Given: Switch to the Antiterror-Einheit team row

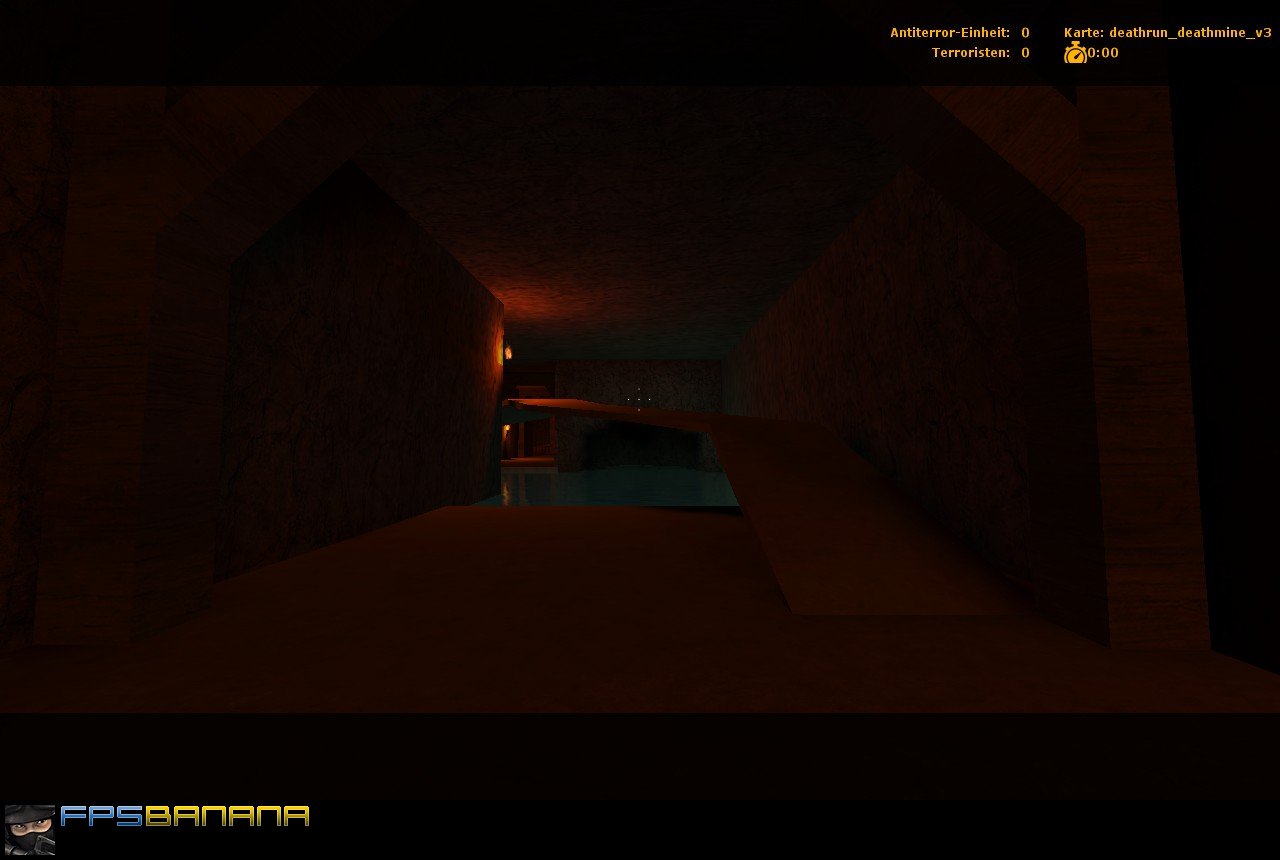Looking at the screenshot, I should [x=949, y=32].
